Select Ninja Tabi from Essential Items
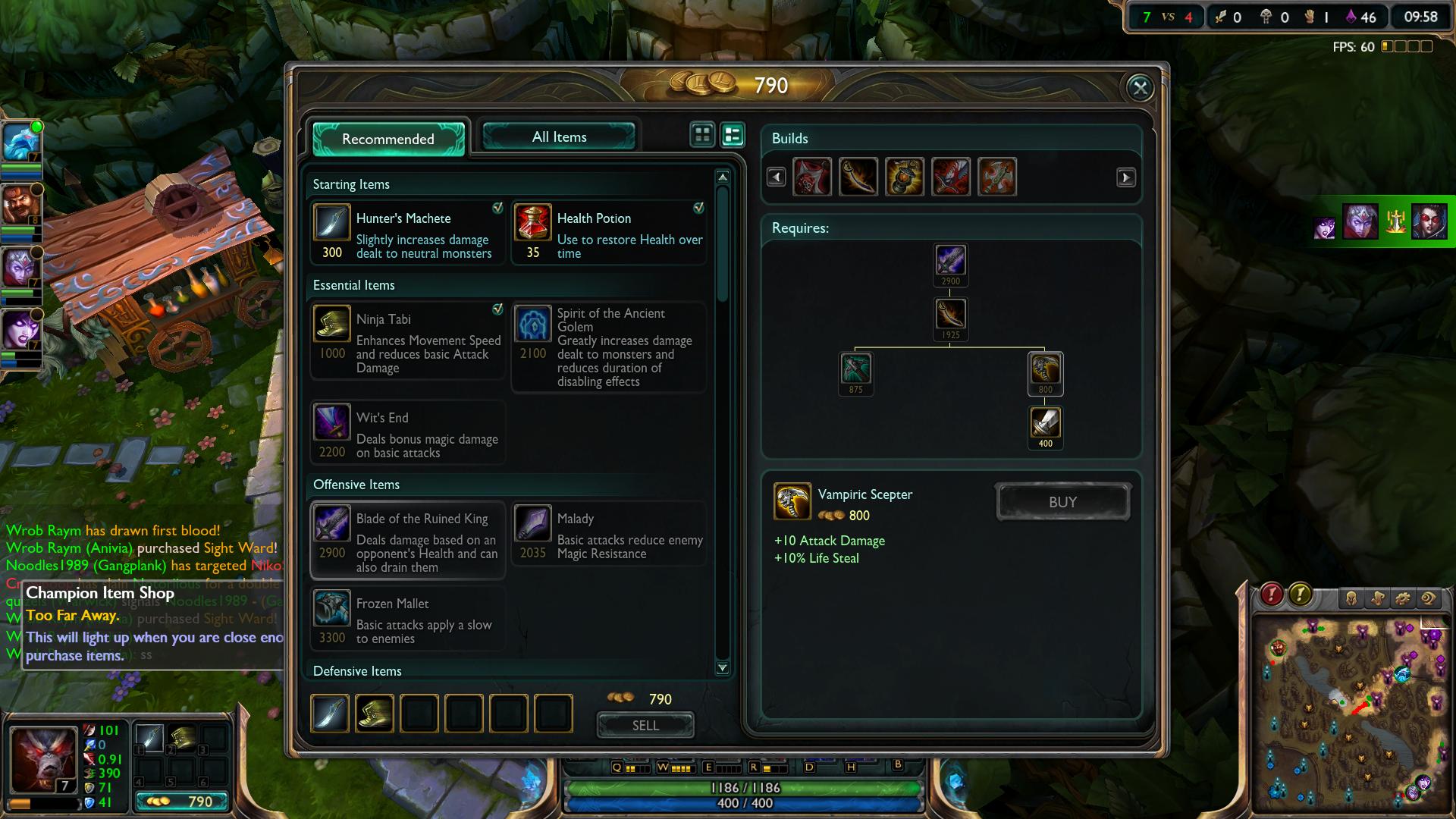This screenshot has height=819, width=1456. tap(408, 340)
